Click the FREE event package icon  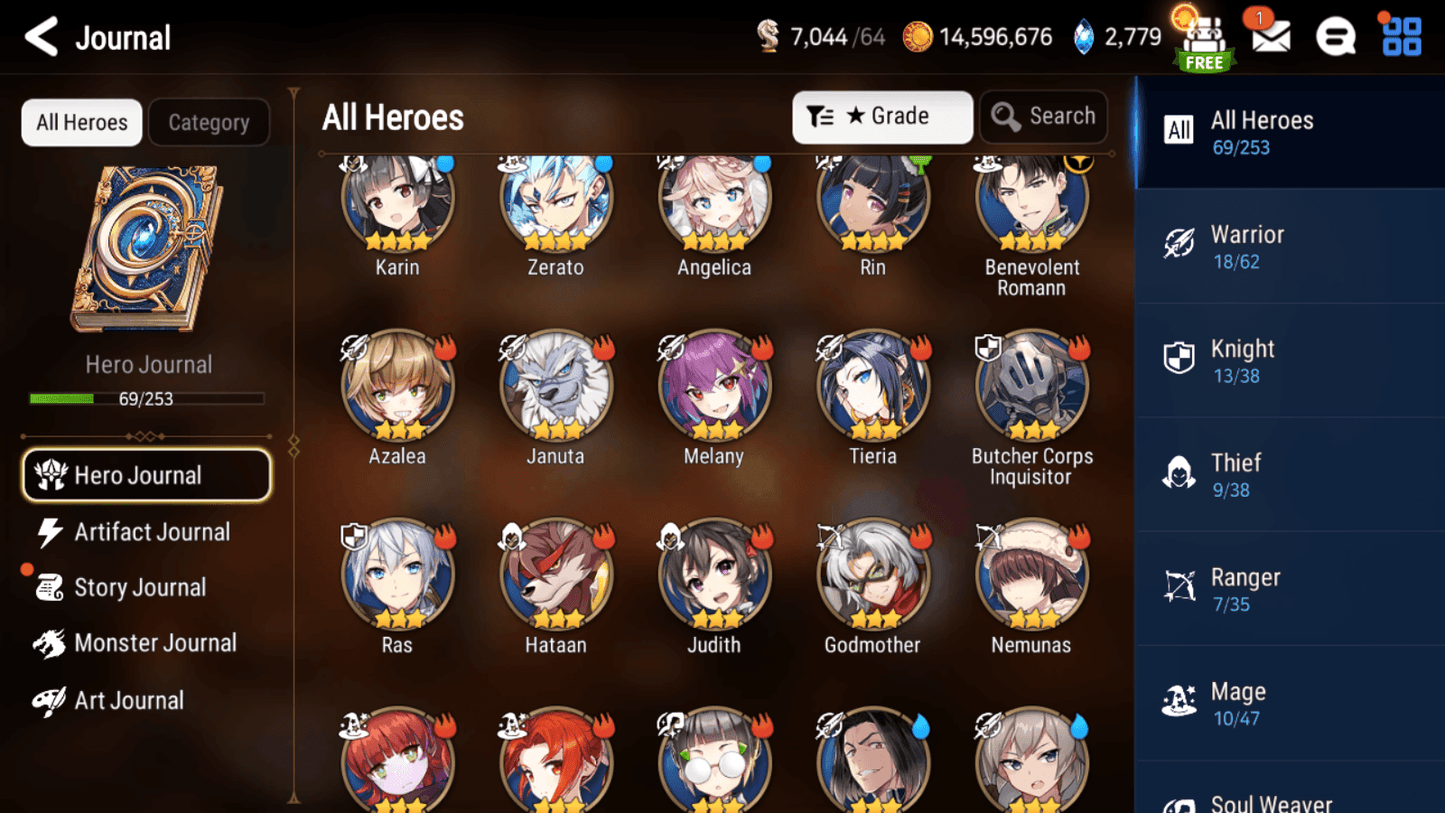(x=1203, y=38)
